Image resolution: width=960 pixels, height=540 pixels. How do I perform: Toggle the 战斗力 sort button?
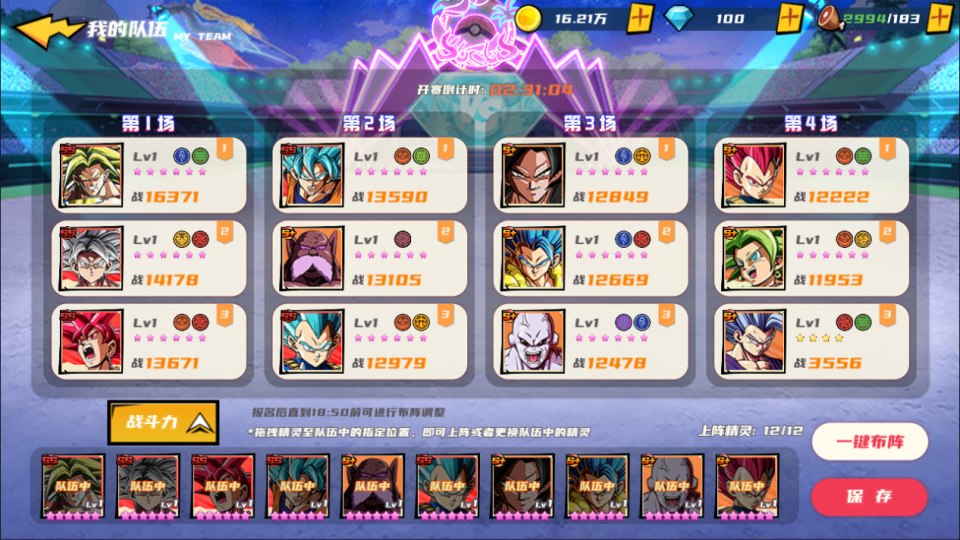[163, 421]
